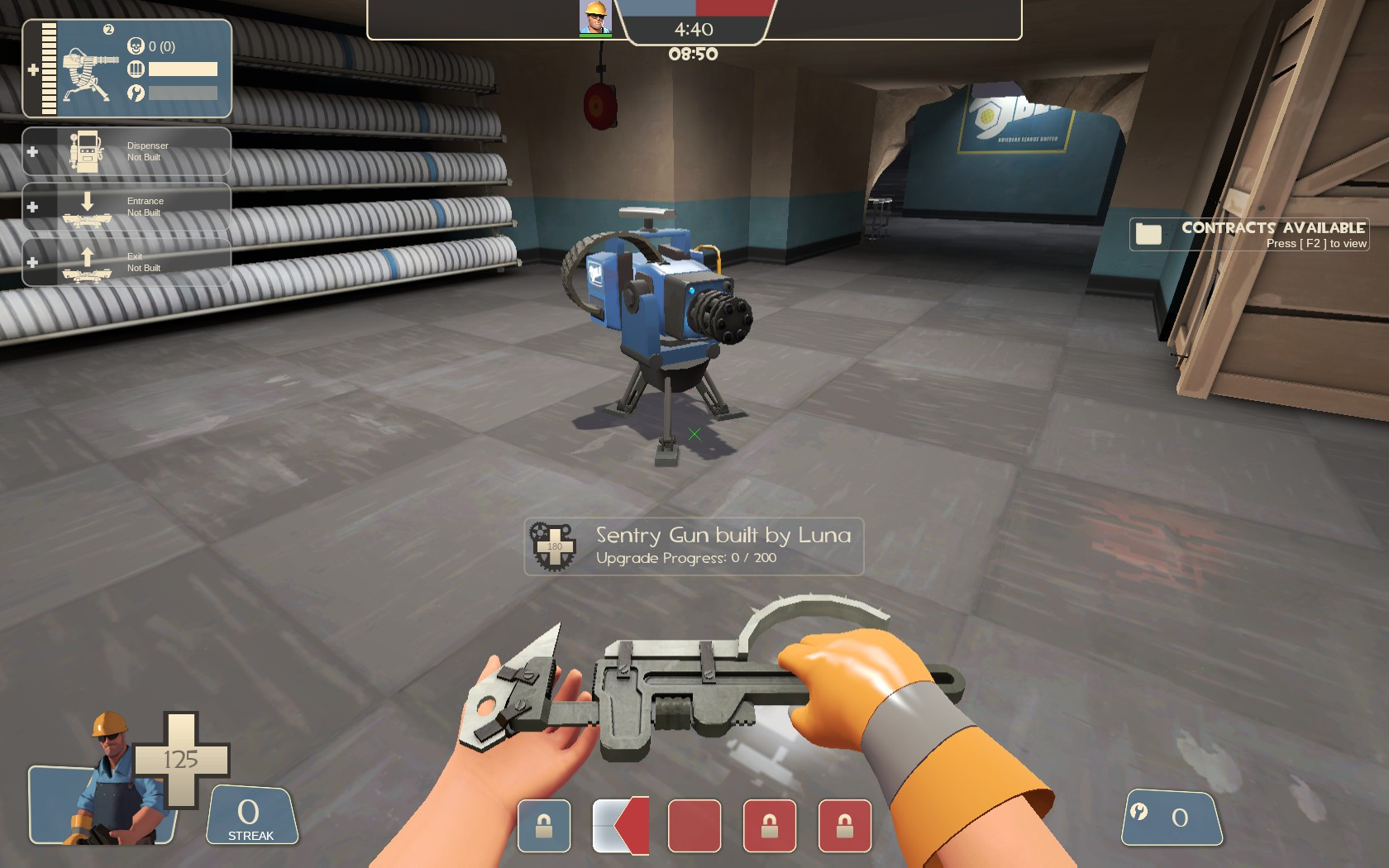Toggle the final padlock icon on the tracker

tap(844, 825)
